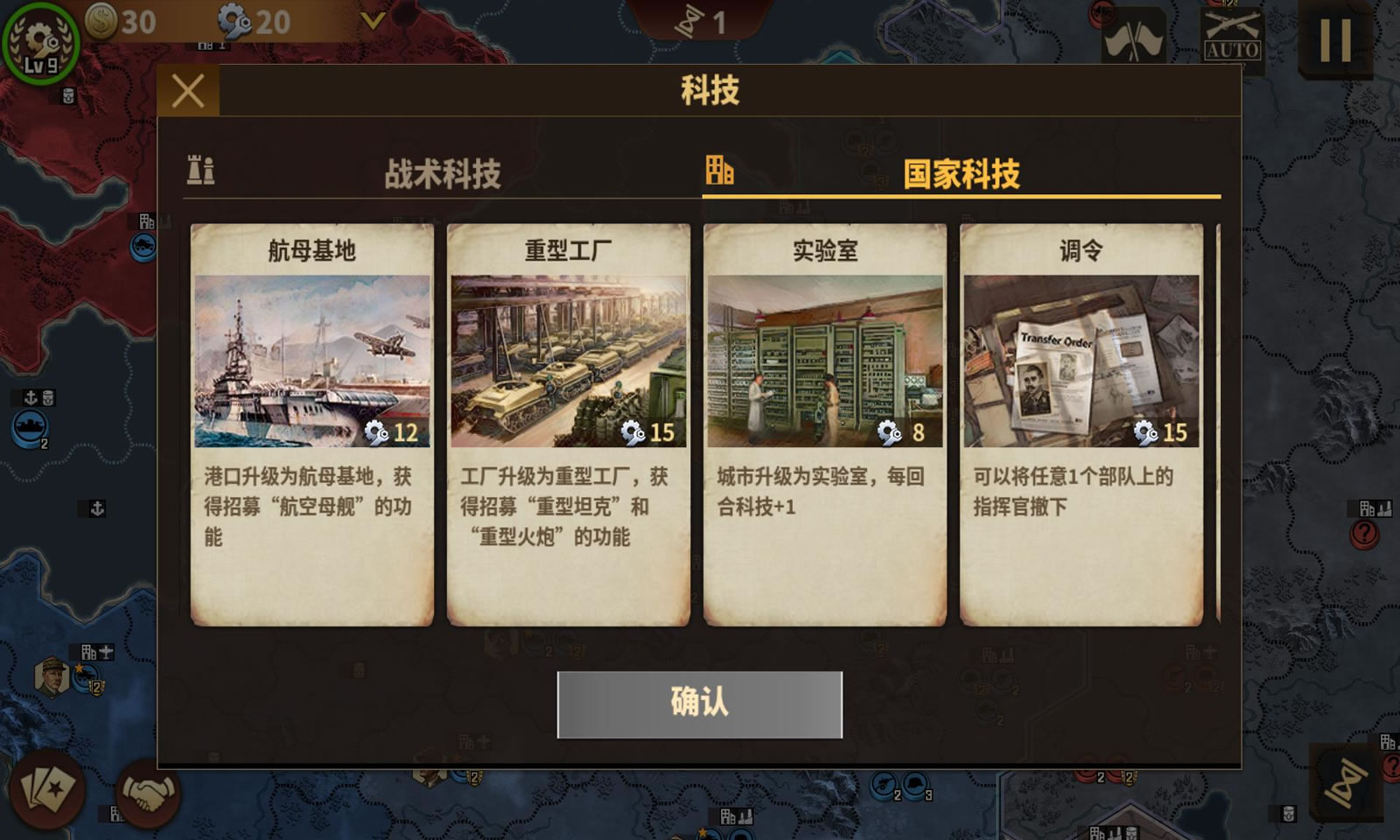Close the 科技 technology panel
1400x840 pixels.
[x=188, y=91]
